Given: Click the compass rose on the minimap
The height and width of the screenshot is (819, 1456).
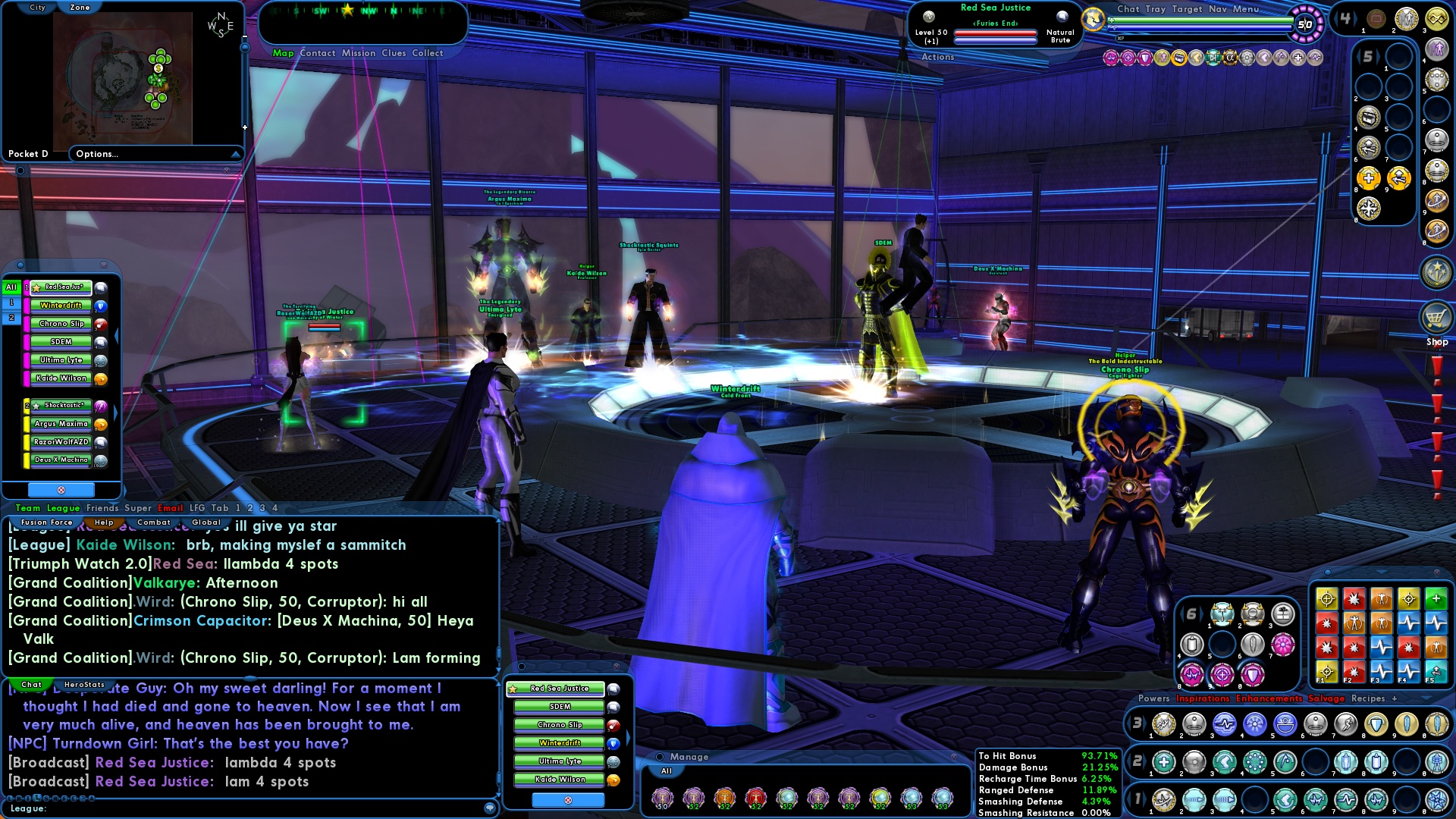Looking at the screenshot, I should coord(220,23).
